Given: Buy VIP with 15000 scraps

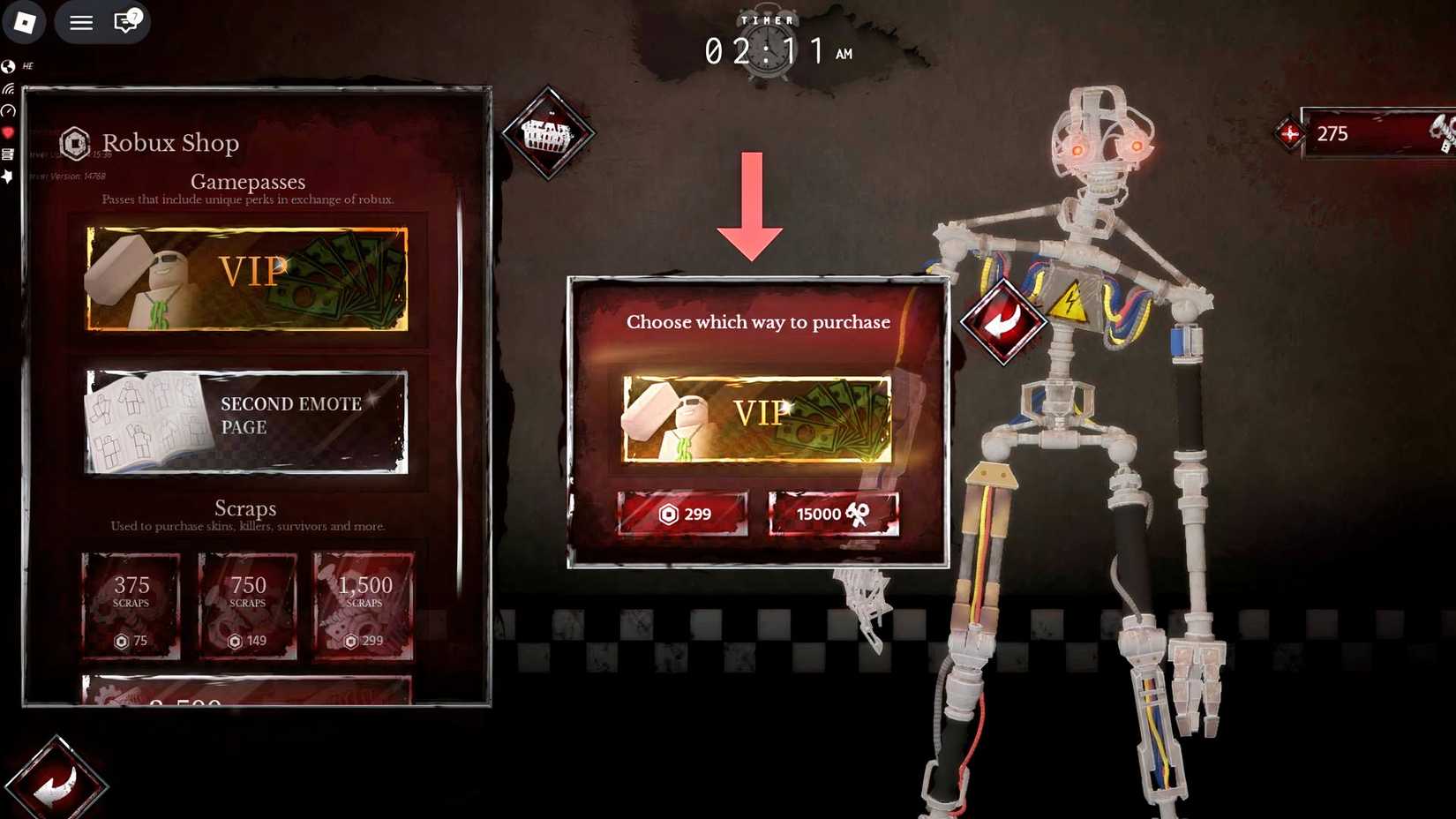Looking at the screenshot, I should click(x=831, y=514).
